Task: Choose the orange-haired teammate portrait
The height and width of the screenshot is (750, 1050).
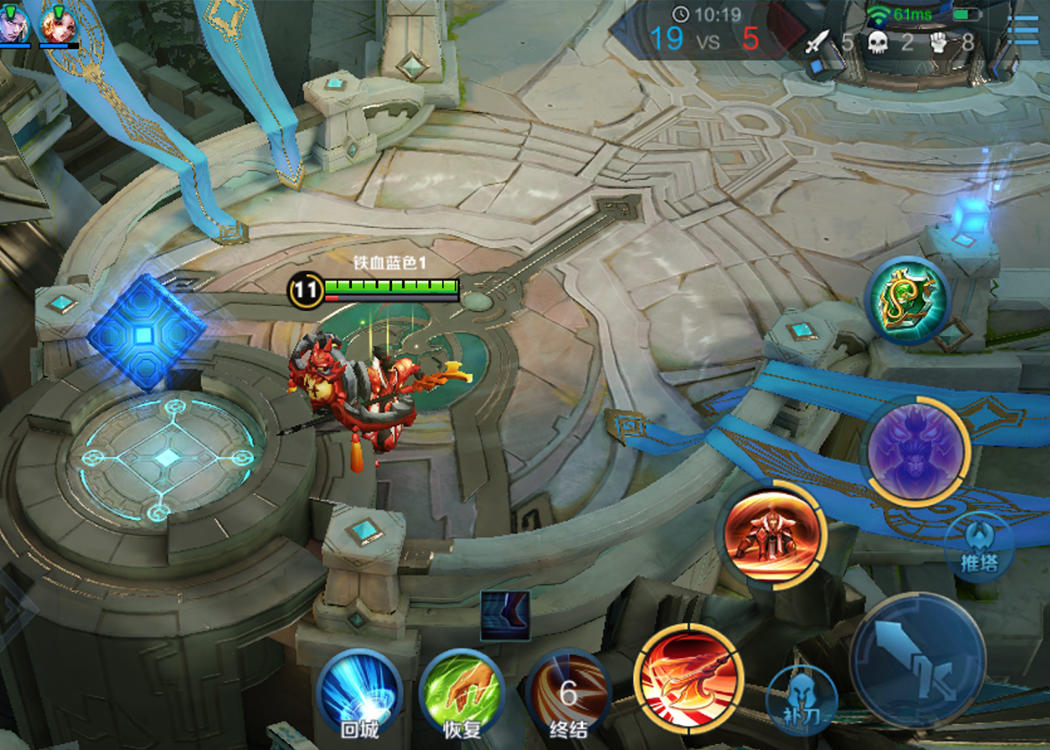Action: click(x=59, y=23)
